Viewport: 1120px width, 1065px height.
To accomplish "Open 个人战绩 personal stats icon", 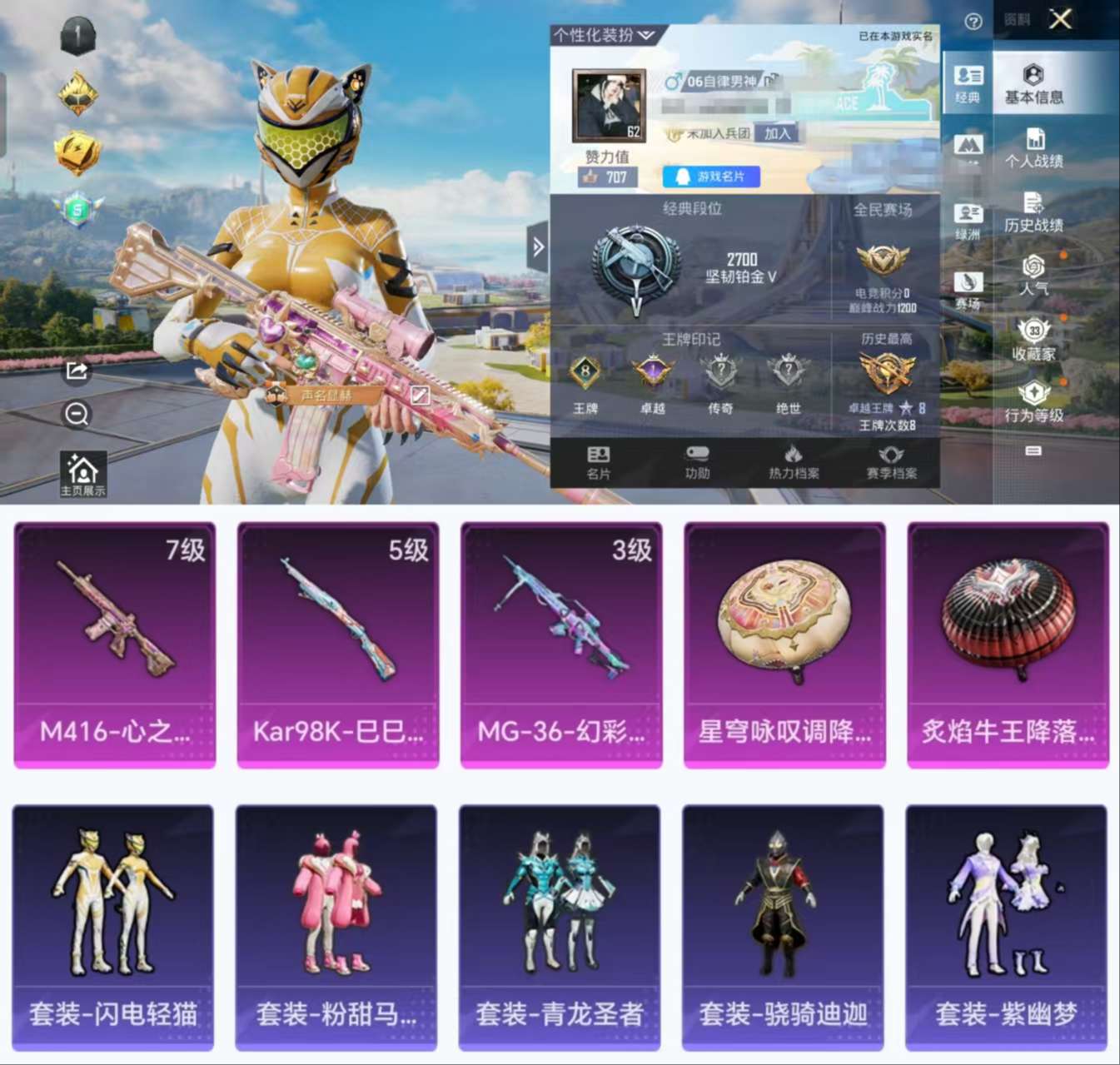I will pos(1035,147).
